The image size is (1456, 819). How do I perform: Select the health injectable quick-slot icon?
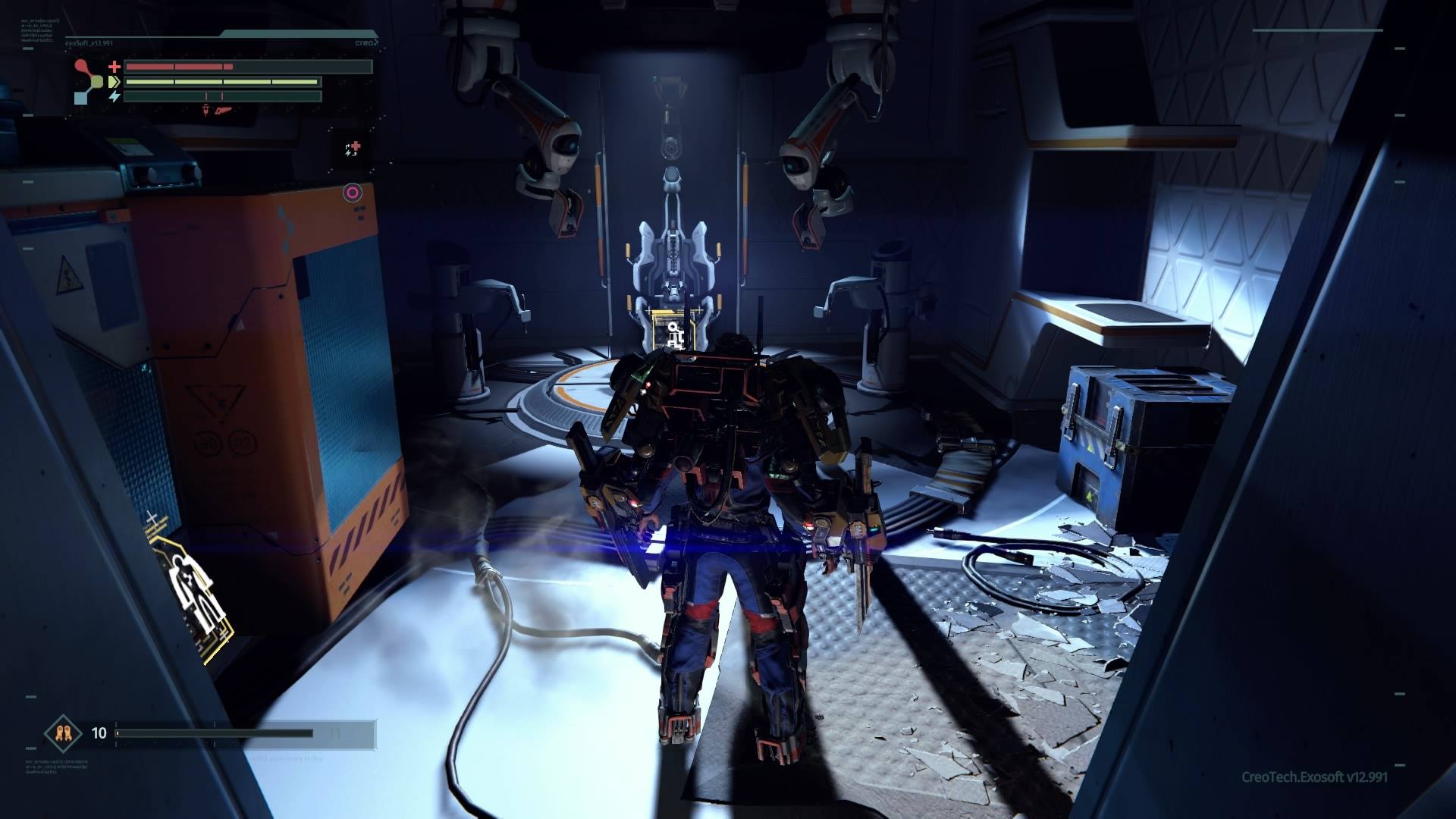click(x=353, y=149)
